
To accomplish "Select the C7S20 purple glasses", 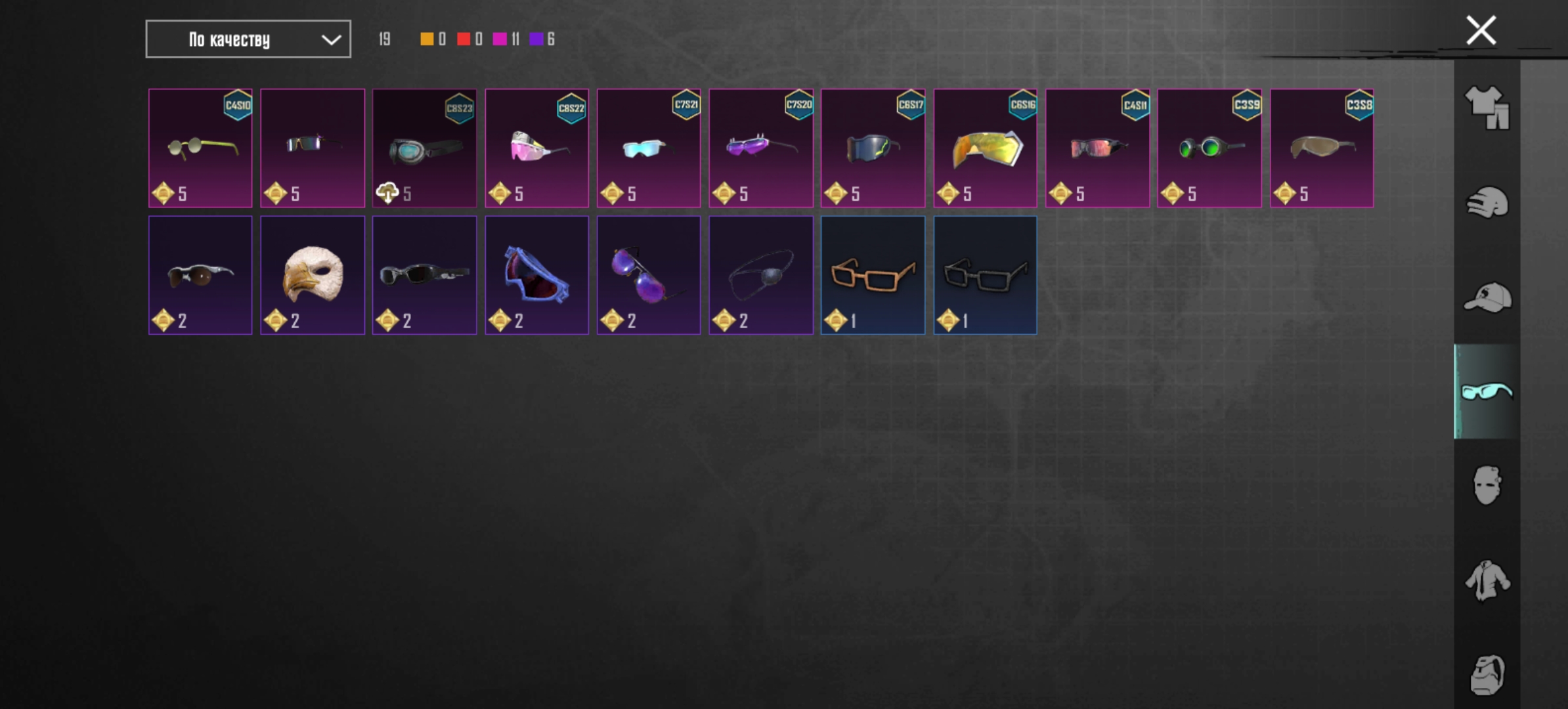I will [760, 148].
